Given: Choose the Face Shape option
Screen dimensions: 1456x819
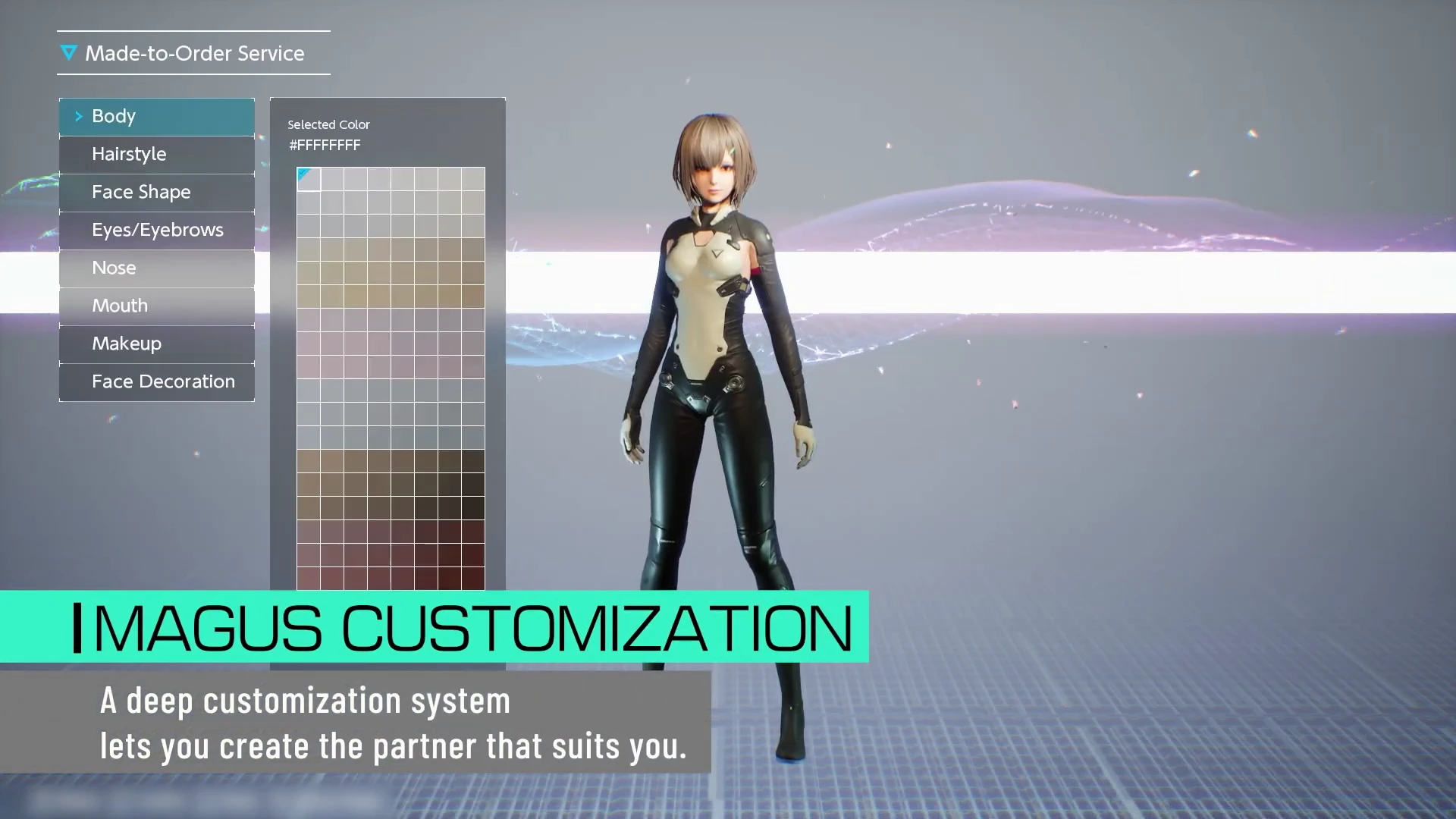Looking at the screenshot, I should [x=157, y=193].
